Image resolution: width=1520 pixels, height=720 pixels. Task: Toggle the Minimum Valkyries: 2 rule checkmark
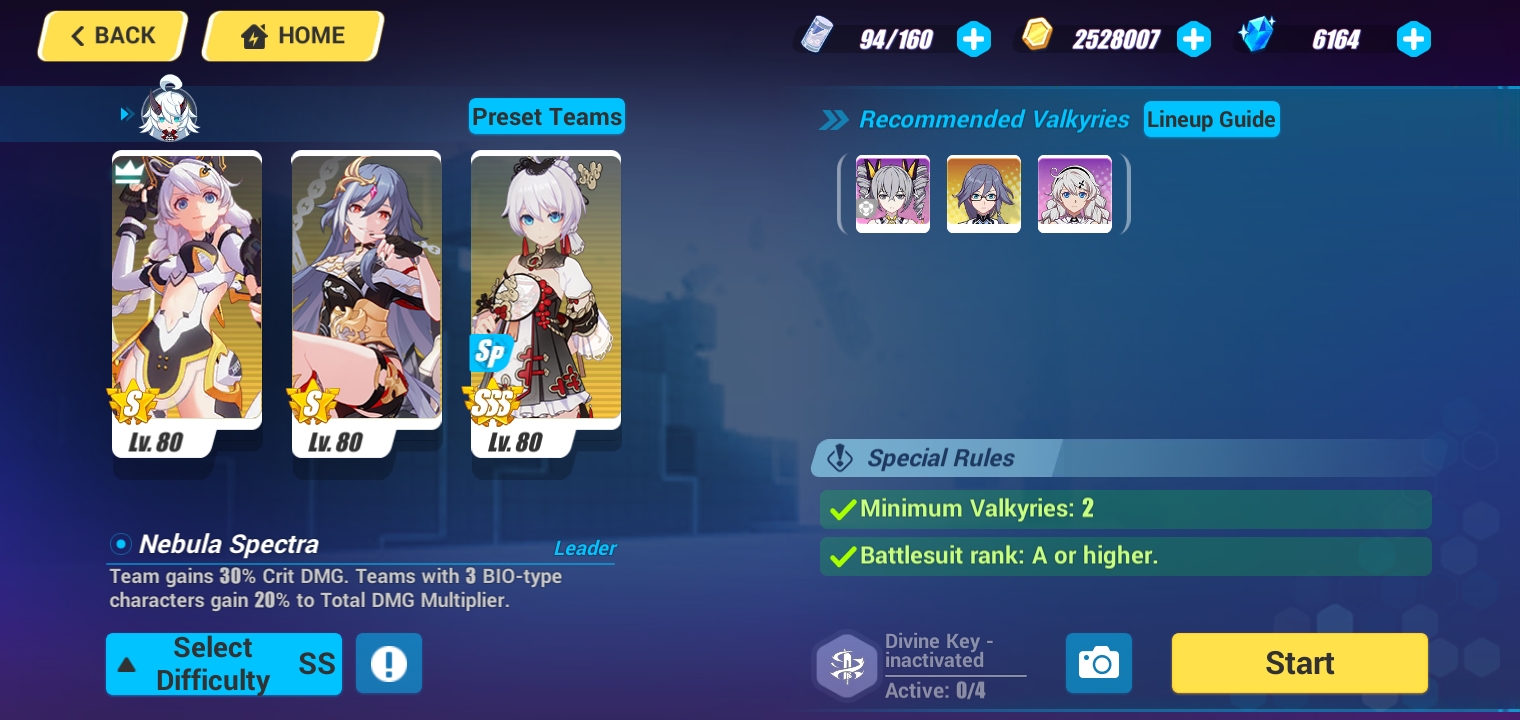click(x=841, y=509)
